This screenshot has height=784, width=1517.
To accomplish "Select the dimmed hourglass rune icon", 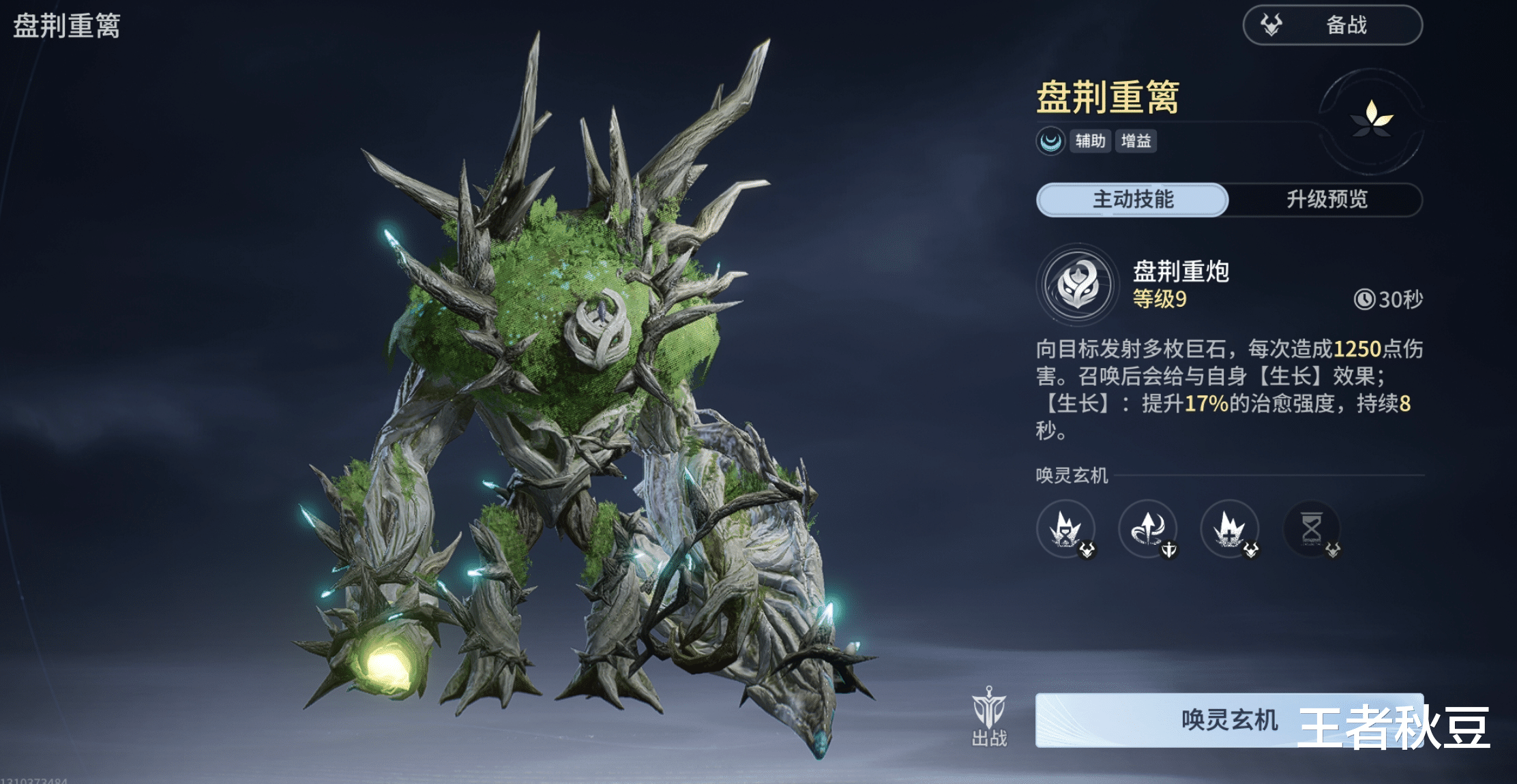I will 1312,529.
